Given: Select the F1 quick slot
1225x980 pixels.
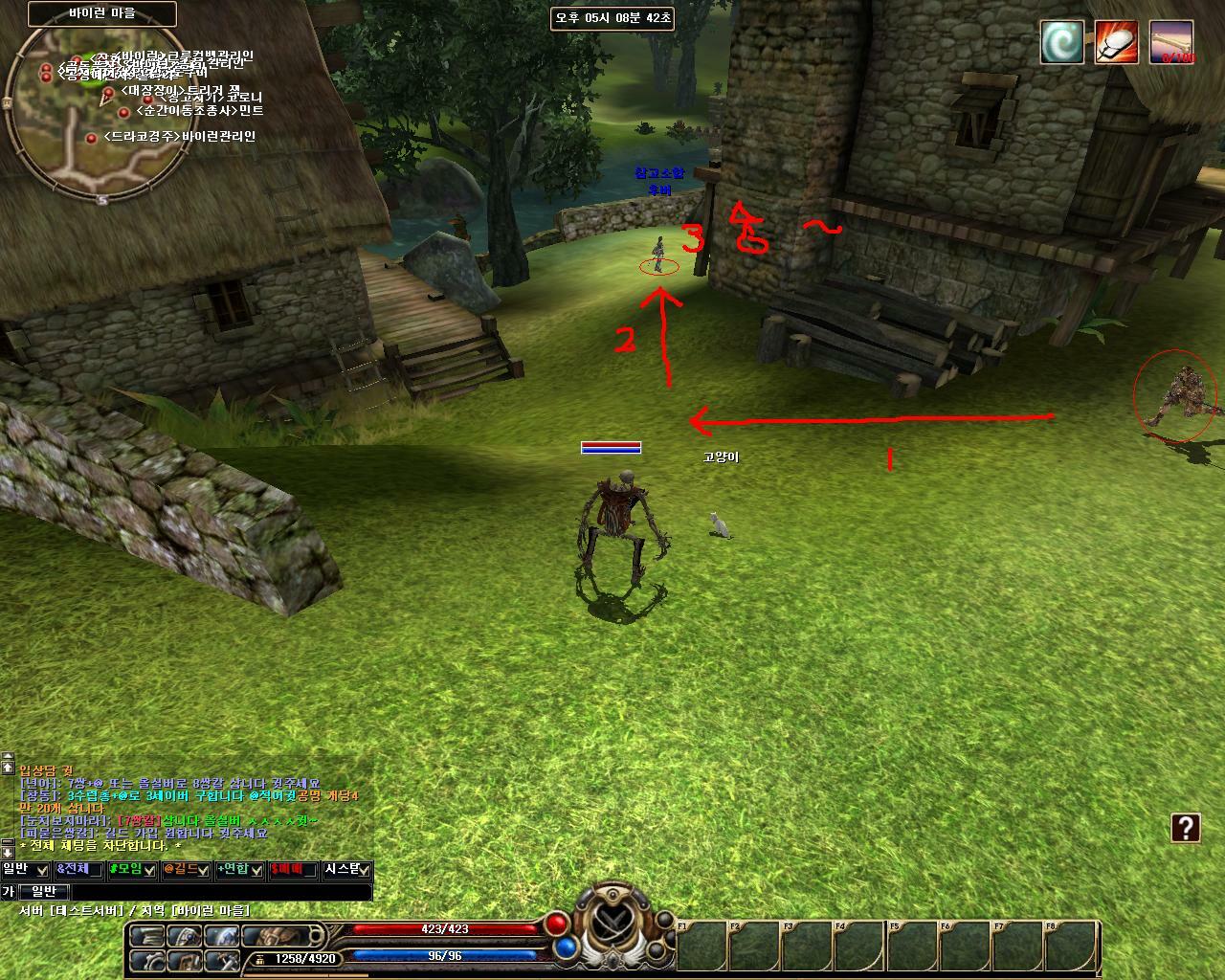Looking at the screenshot, I should pyautogui.click(x=701, y=946).
